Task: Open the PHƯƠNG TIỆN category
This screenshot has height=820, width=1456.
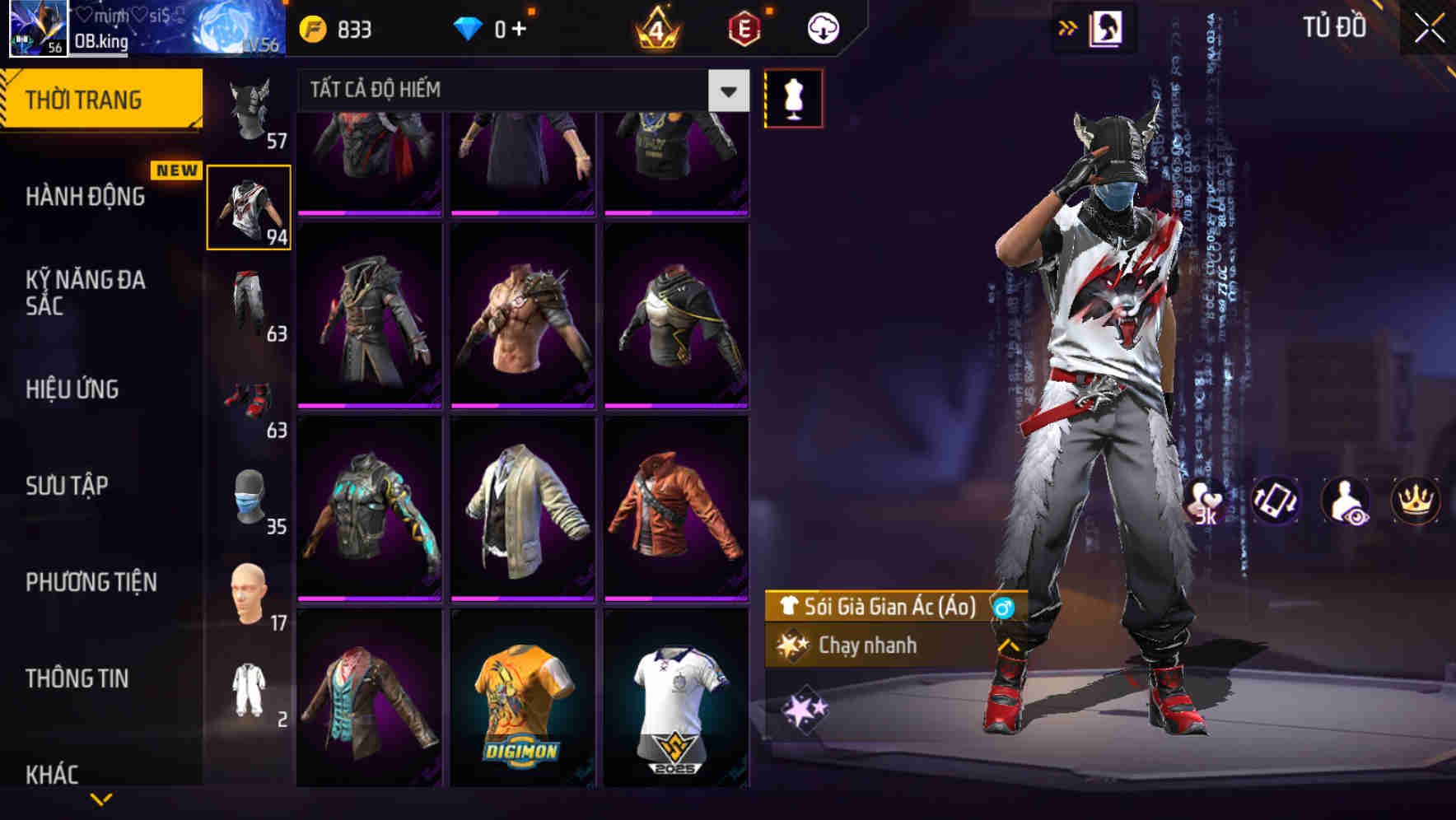Action: click(91, 582)
